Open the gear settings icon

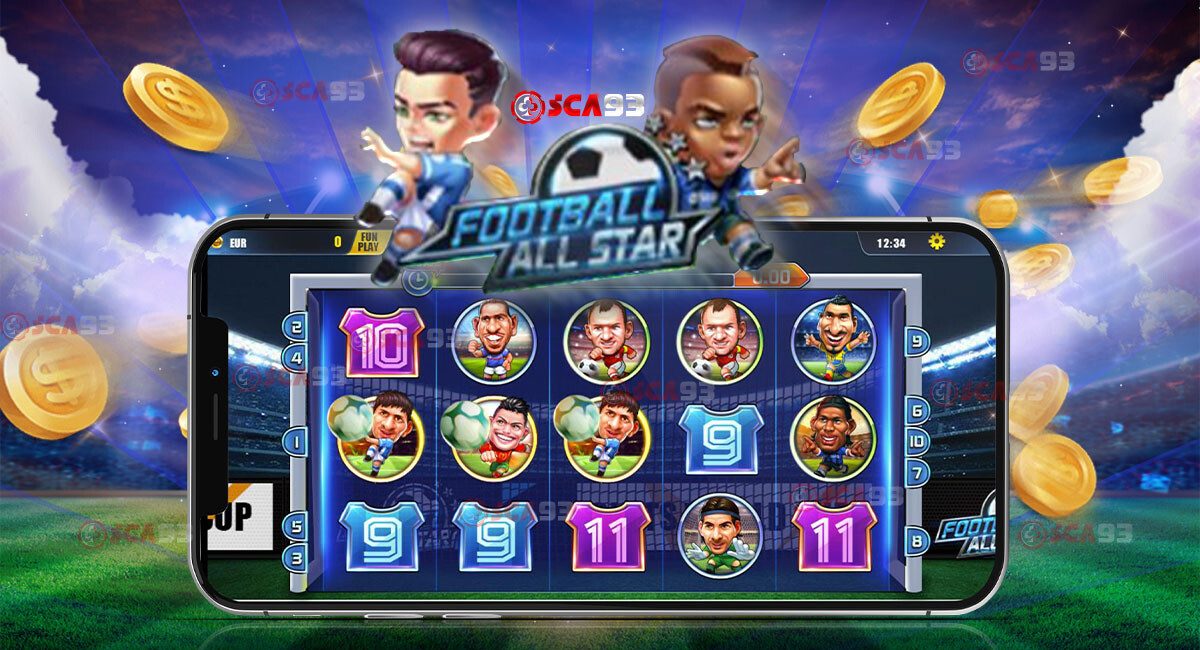click(936, 241)
